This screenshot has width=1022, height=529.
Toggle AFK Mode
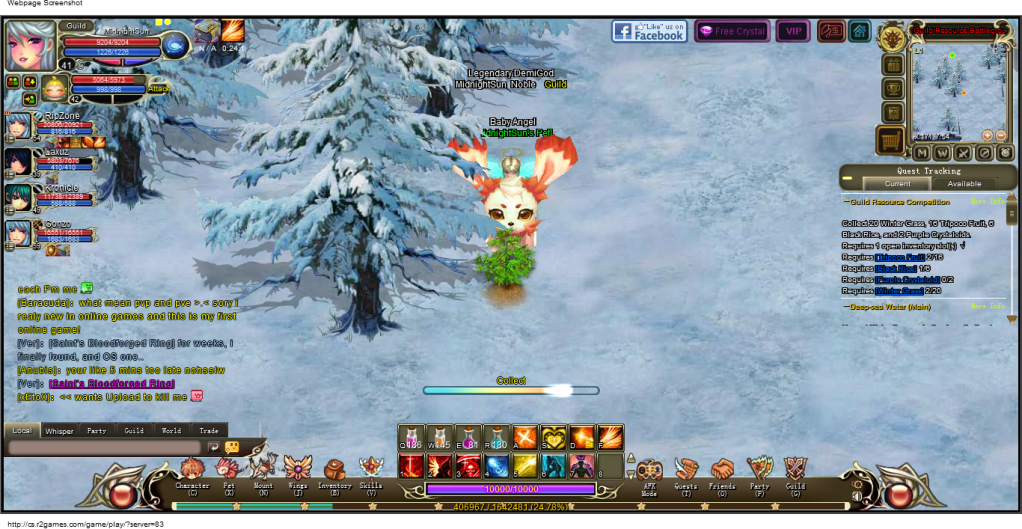(x=649, y=471)
